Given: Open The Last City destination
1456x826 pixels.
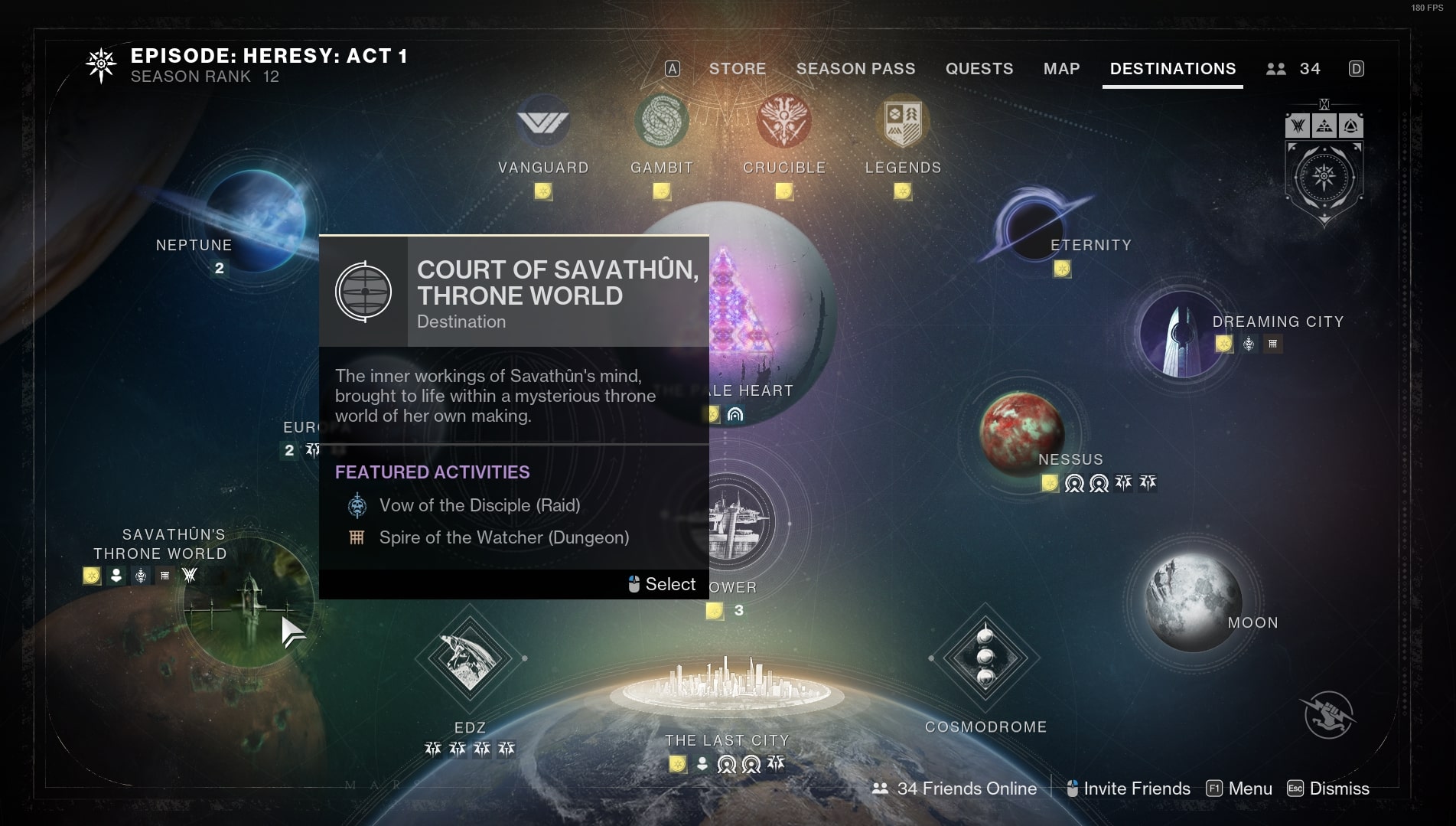Looking at the screenshot, I should [727, 689].
